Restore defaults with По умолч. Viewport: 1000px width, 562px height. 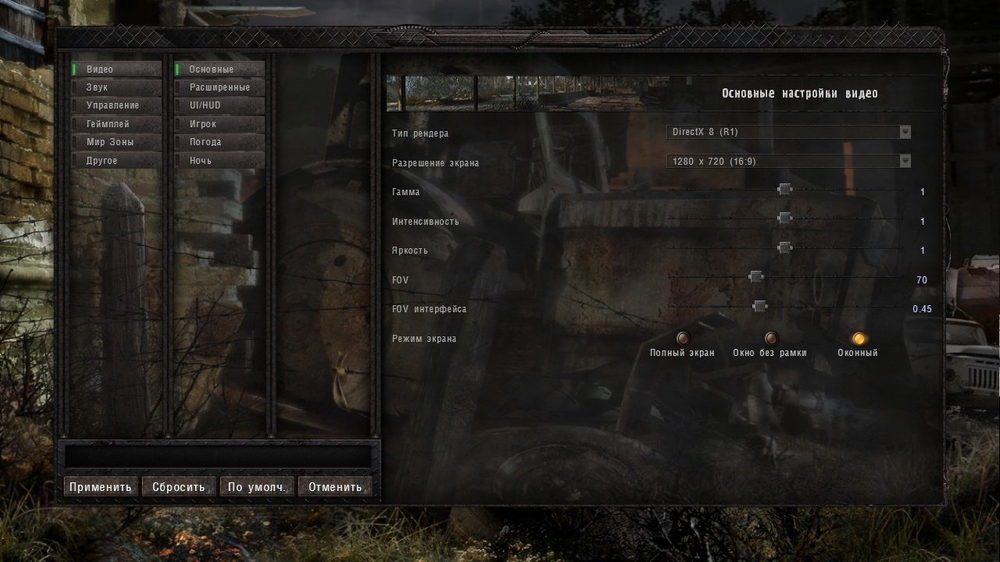coord(257,487)
